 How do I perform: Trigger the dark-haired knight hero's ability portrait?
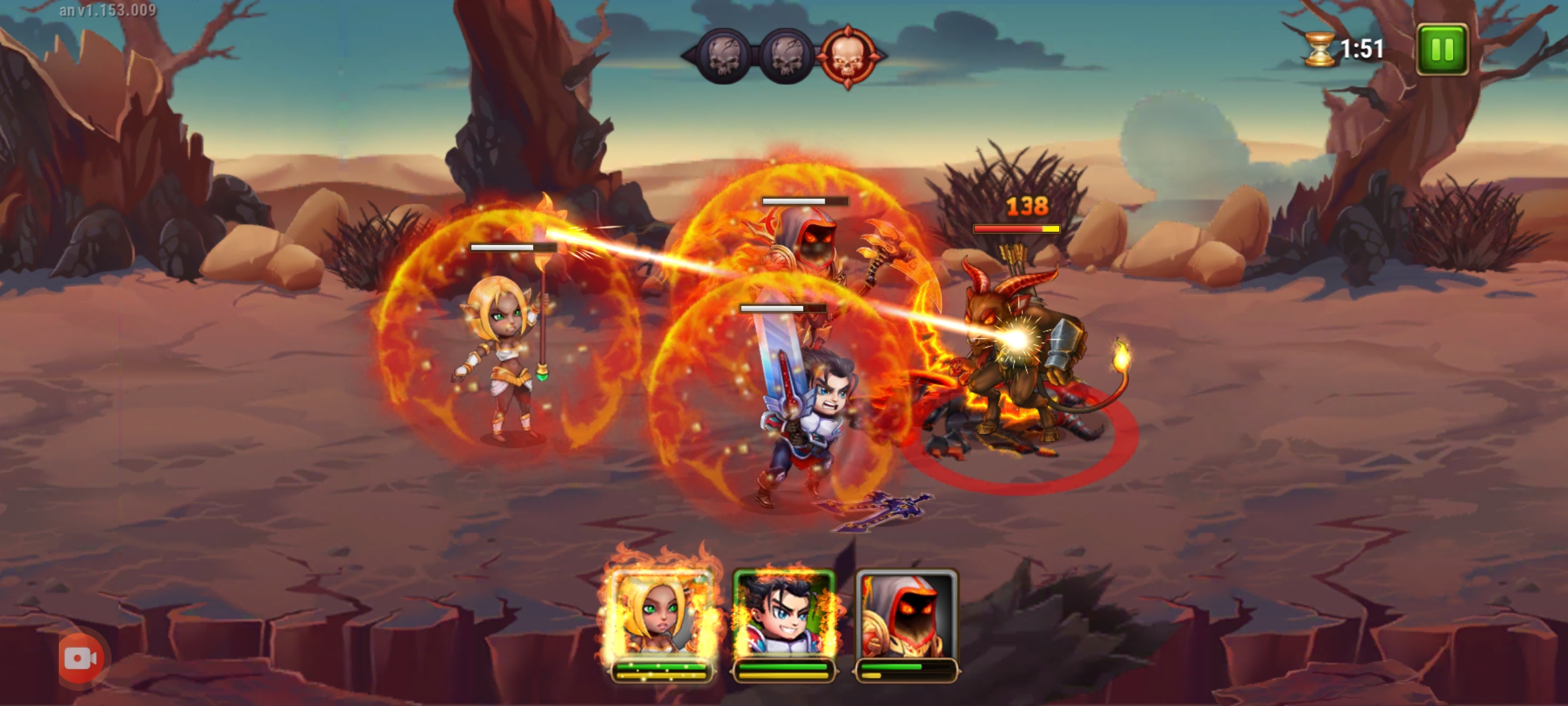point(783,615)
